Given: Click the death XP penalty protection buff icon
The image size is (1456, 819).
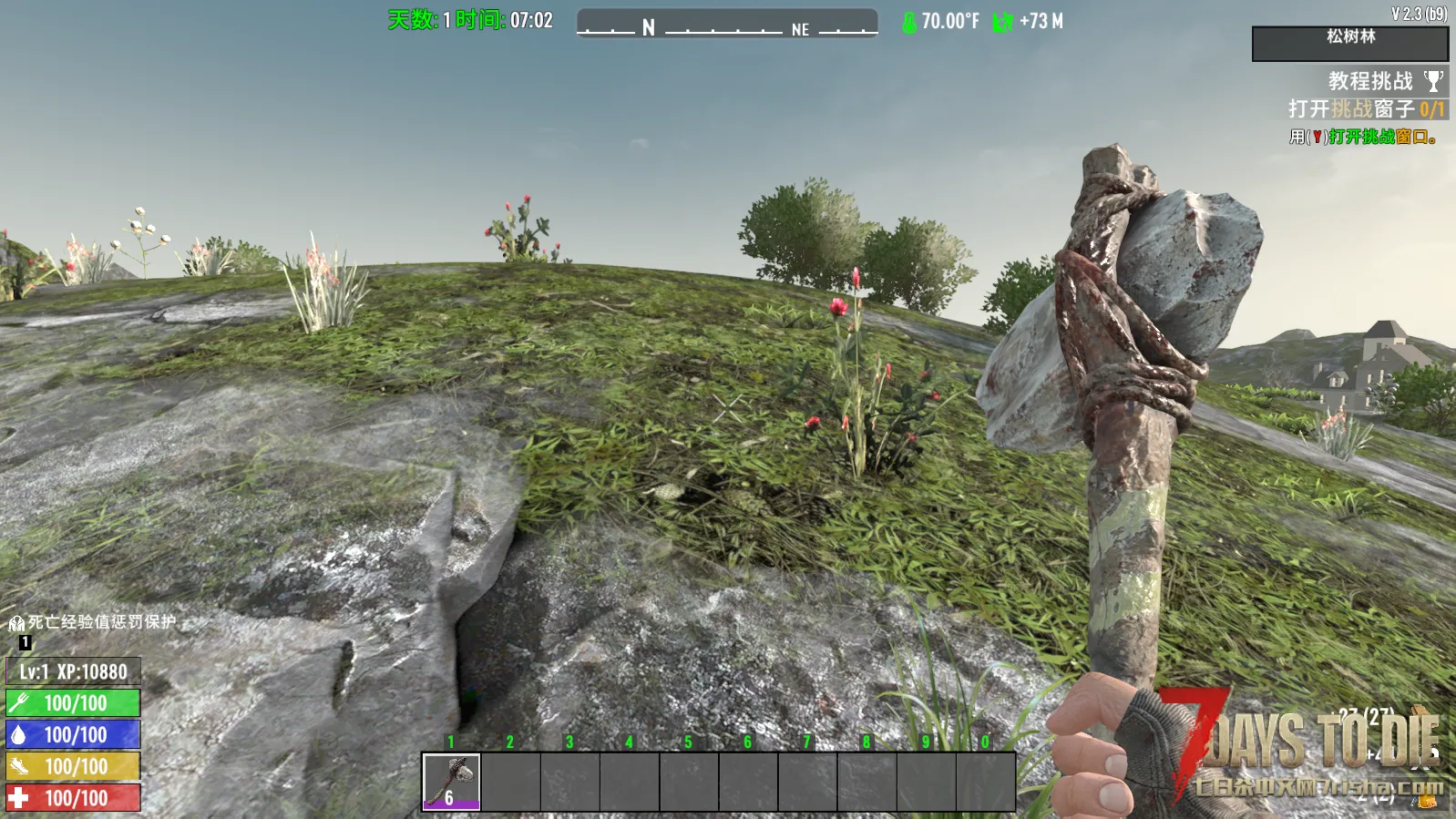Looking at the screenshot, I should 16,623.
